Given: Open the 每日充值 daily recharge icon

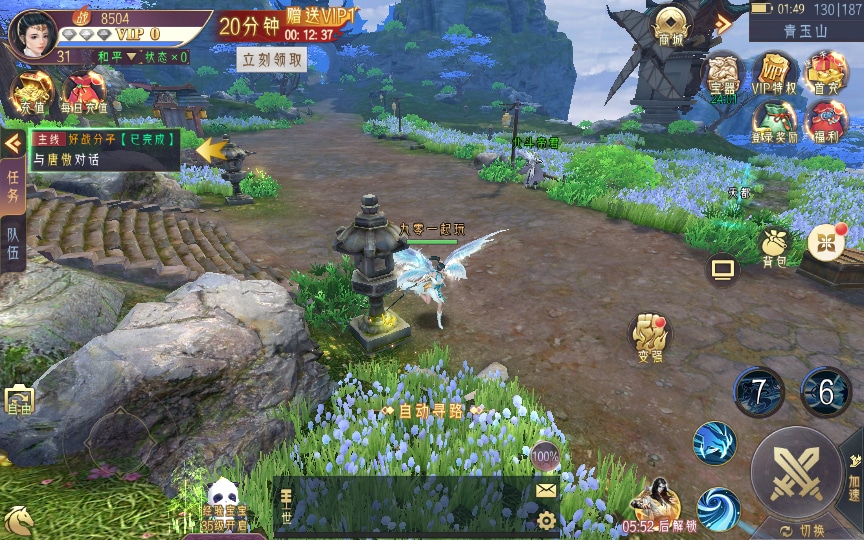Looking at the screenshot, I should [84, 91].
